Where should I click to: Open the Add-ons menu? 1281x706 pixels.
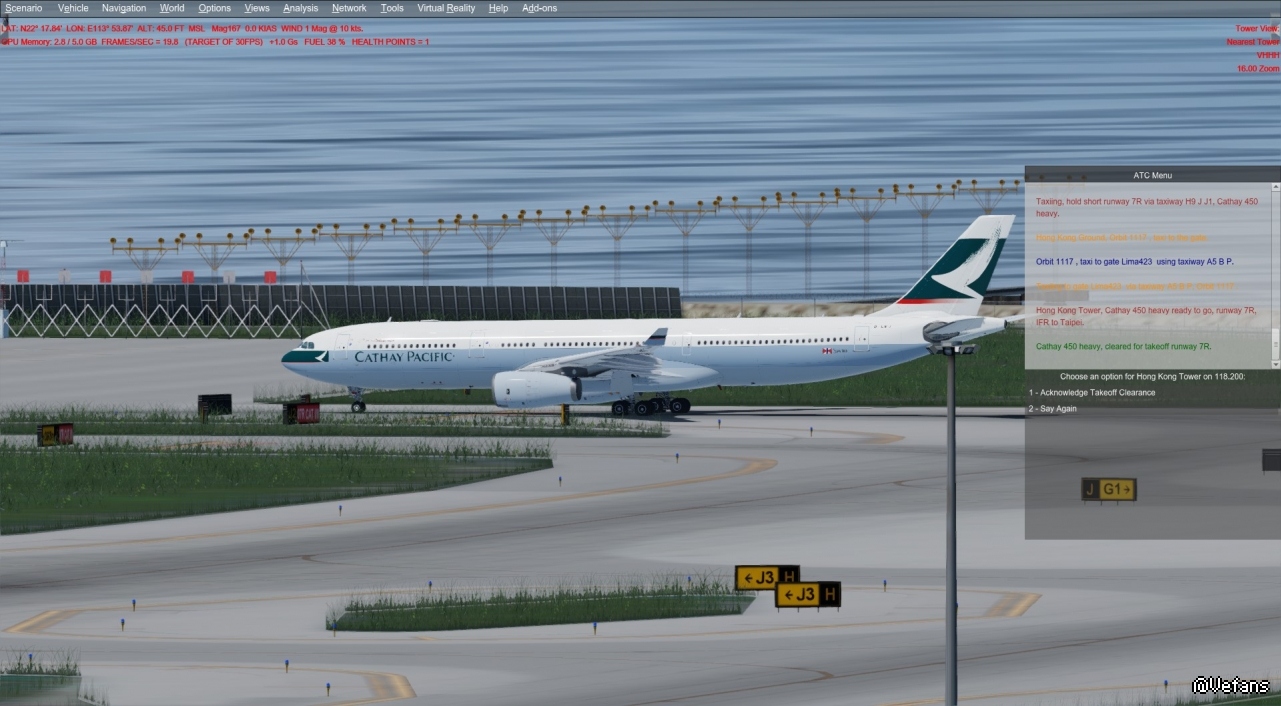coord(540,8)
